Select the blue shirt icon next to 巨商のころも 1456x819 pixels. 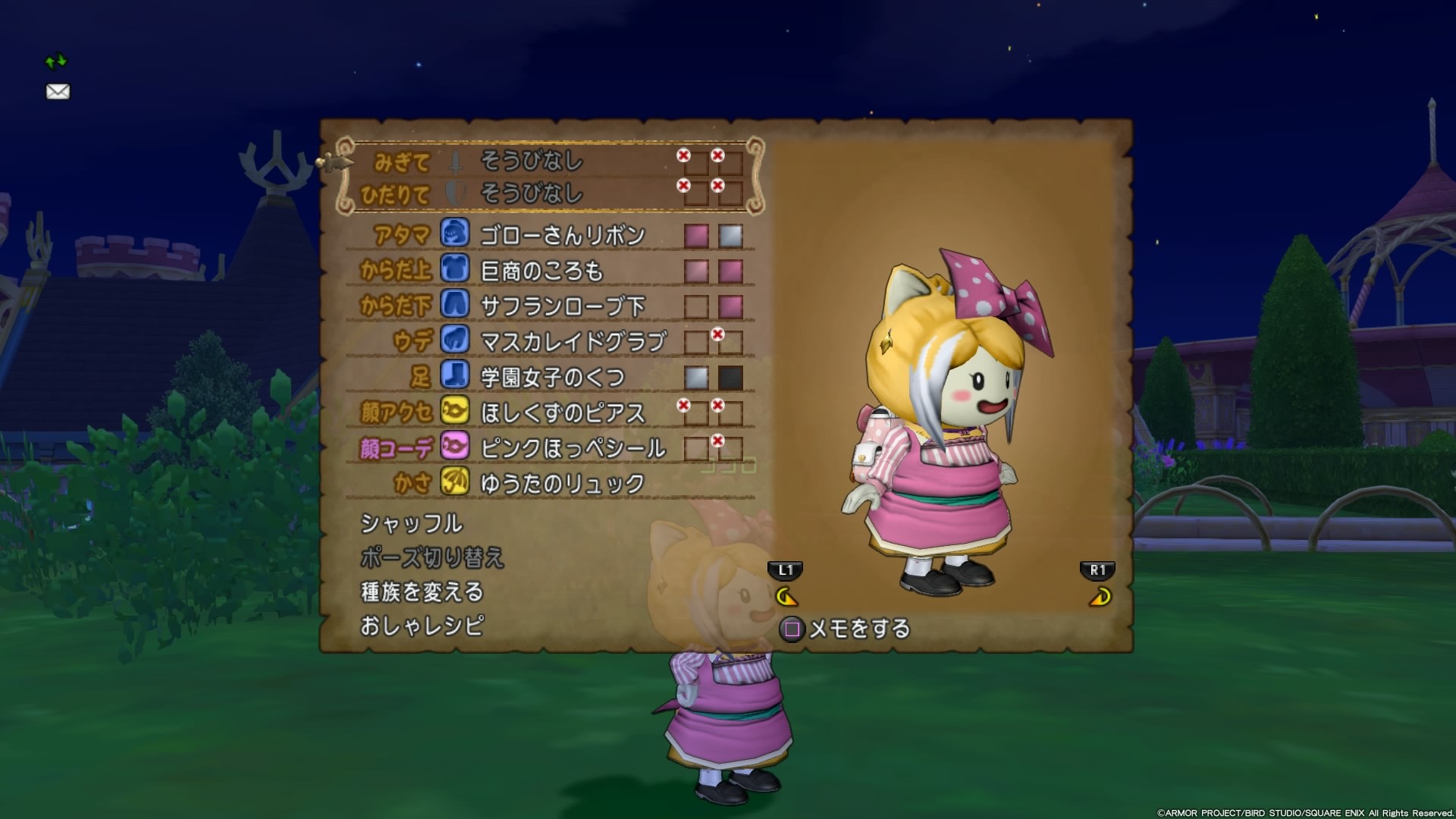(x=454, y=271)
